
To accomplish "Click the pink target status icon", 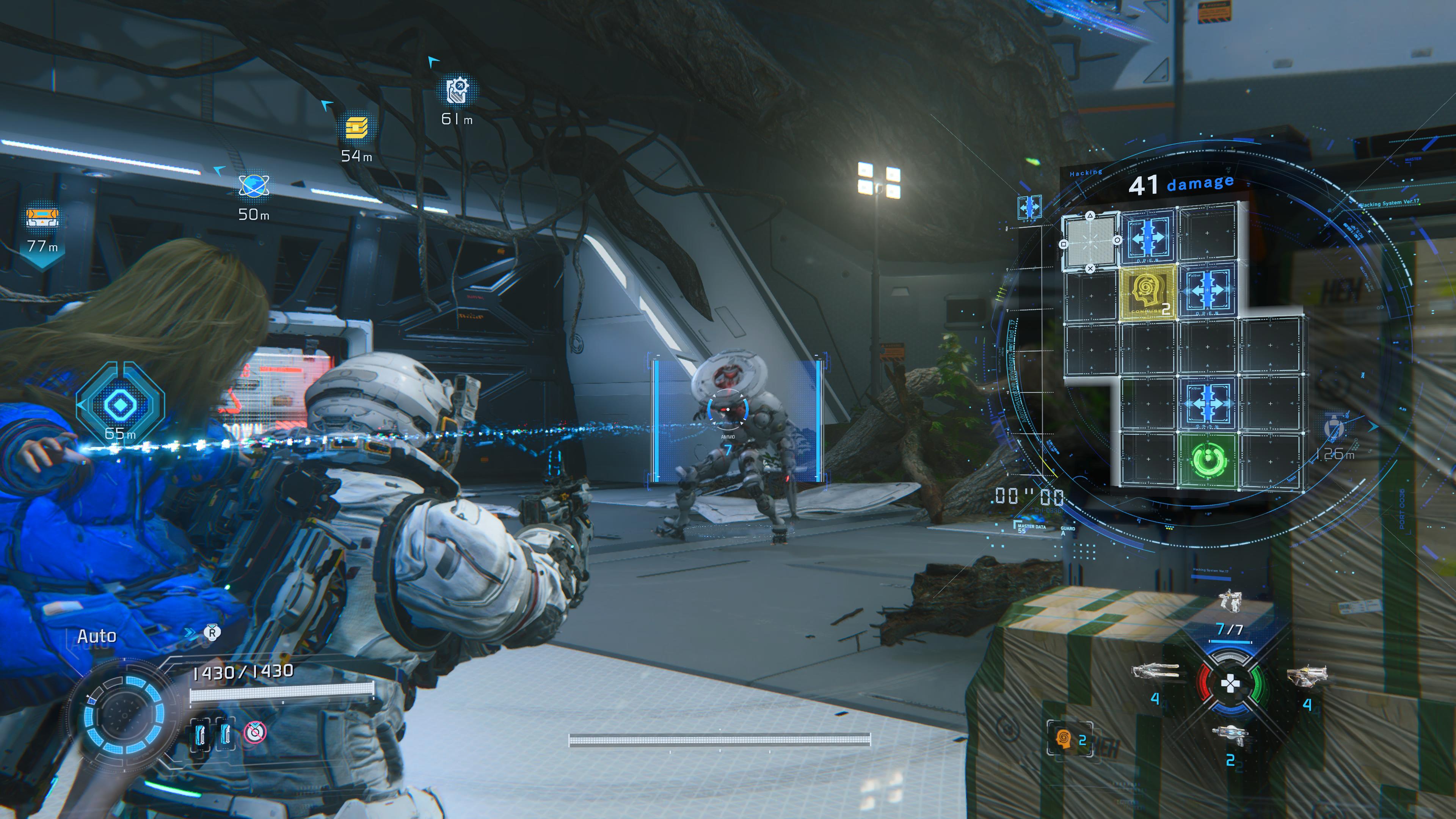I will 254,733.
